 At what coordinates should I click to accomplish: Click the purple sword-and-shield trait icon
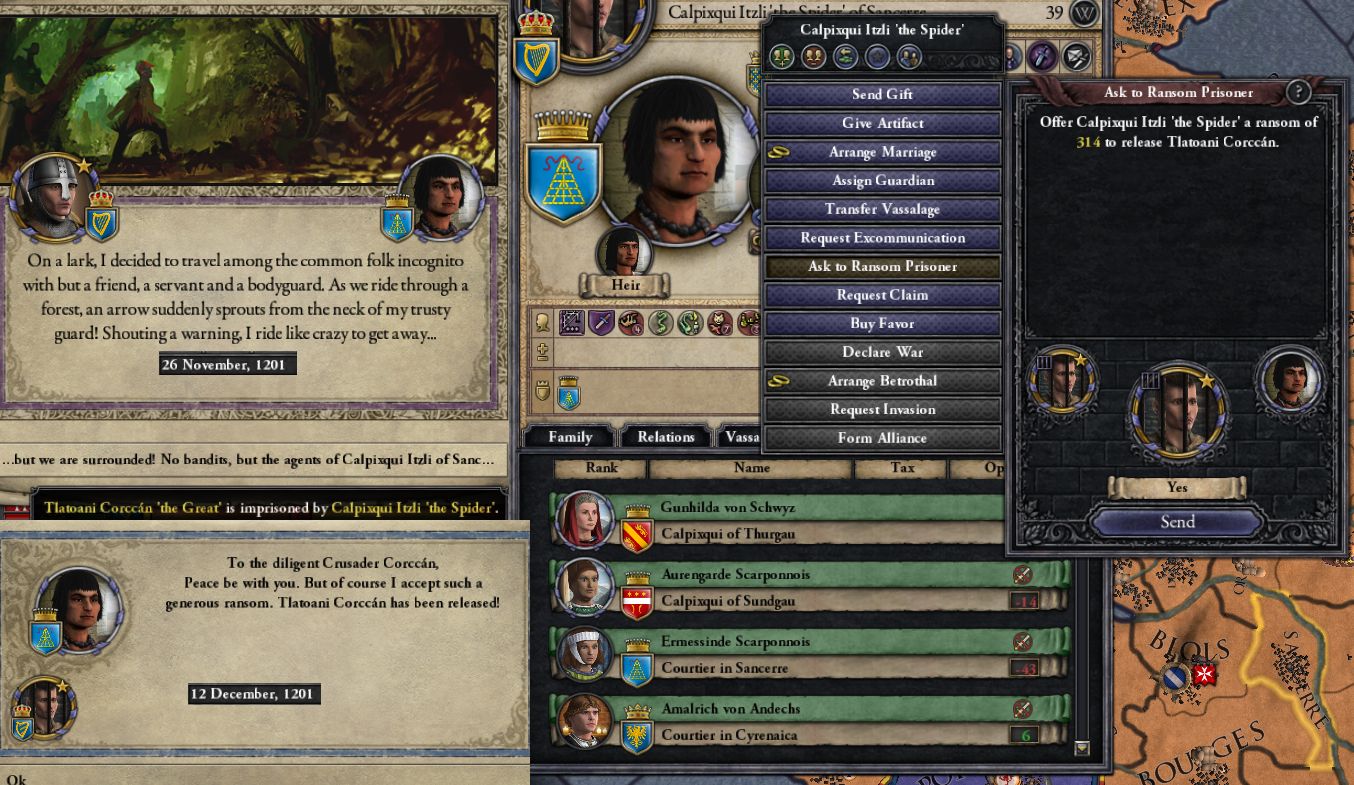602,322
